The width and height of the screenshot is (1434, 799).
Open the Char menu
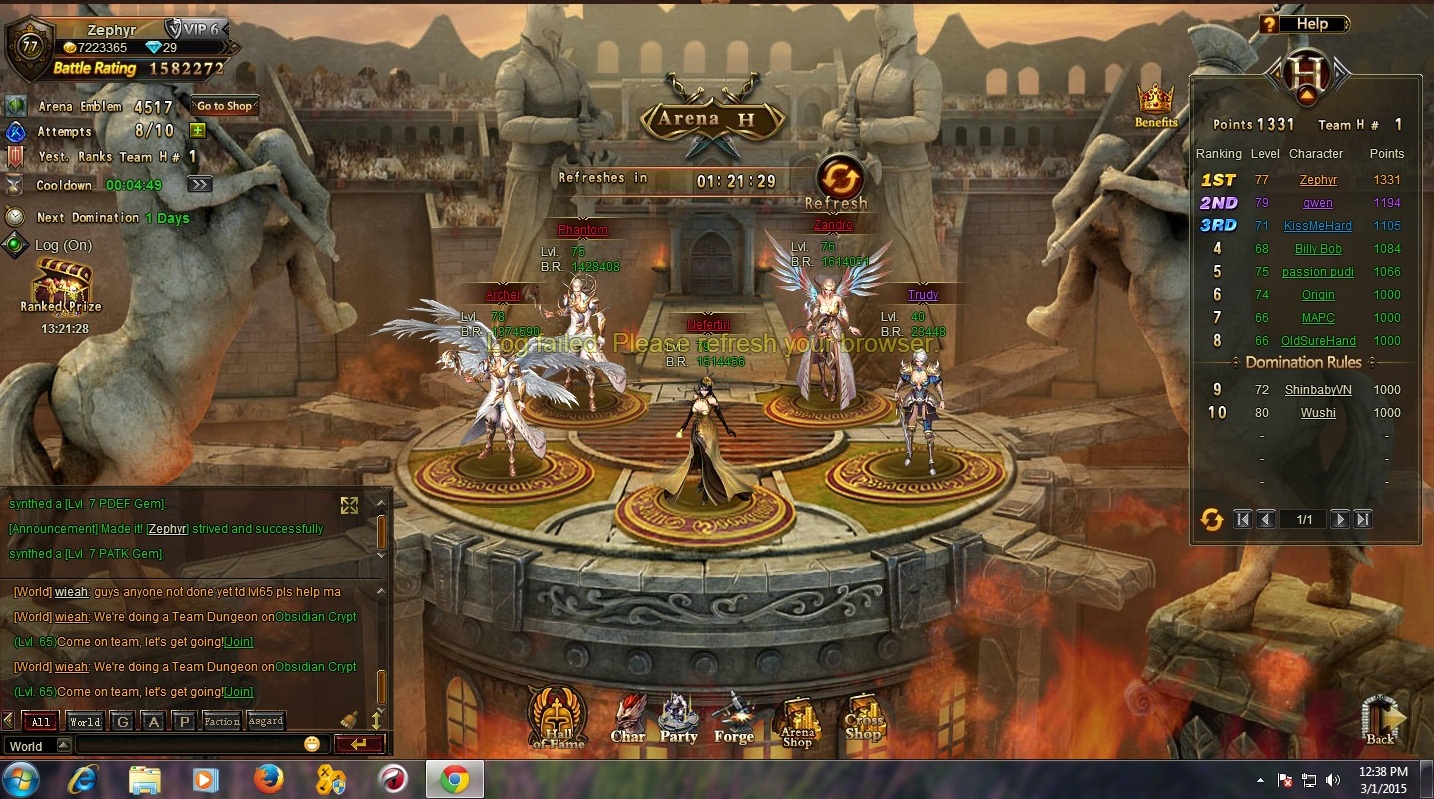click(x=628, y=720)
